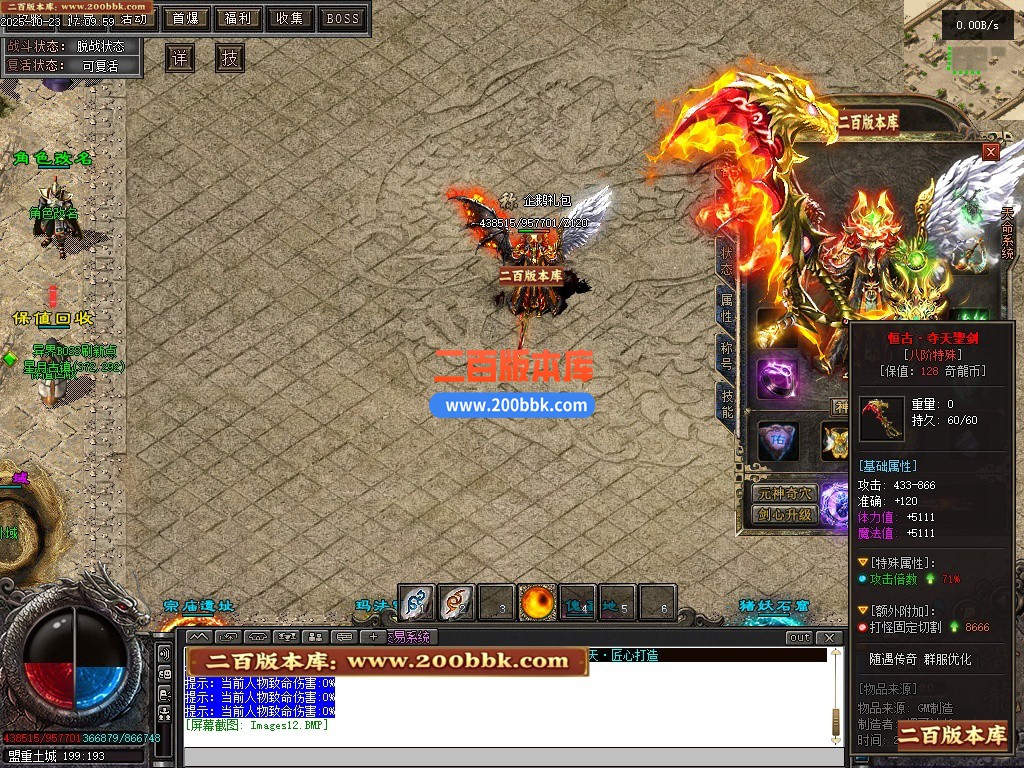Open the 保值回收 recycle option
Image resolution: width=1024 pixels, height=768 pixels.
53,318
